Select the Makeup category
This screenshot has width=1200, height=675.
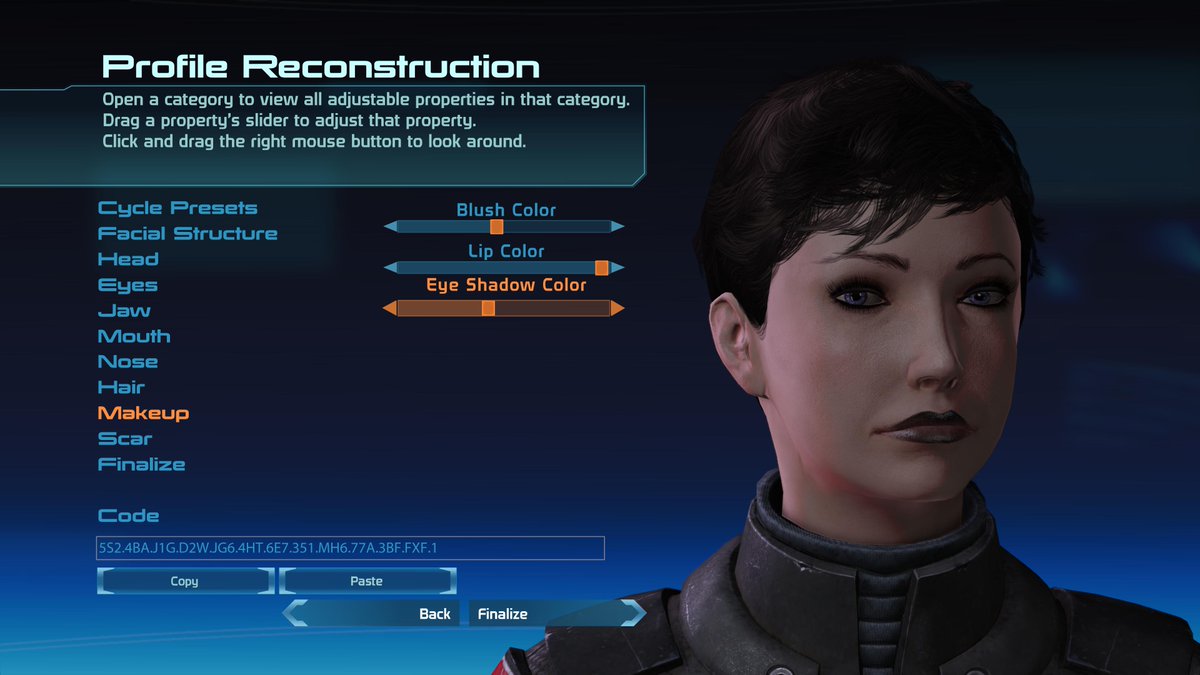(x=143, y=413)
